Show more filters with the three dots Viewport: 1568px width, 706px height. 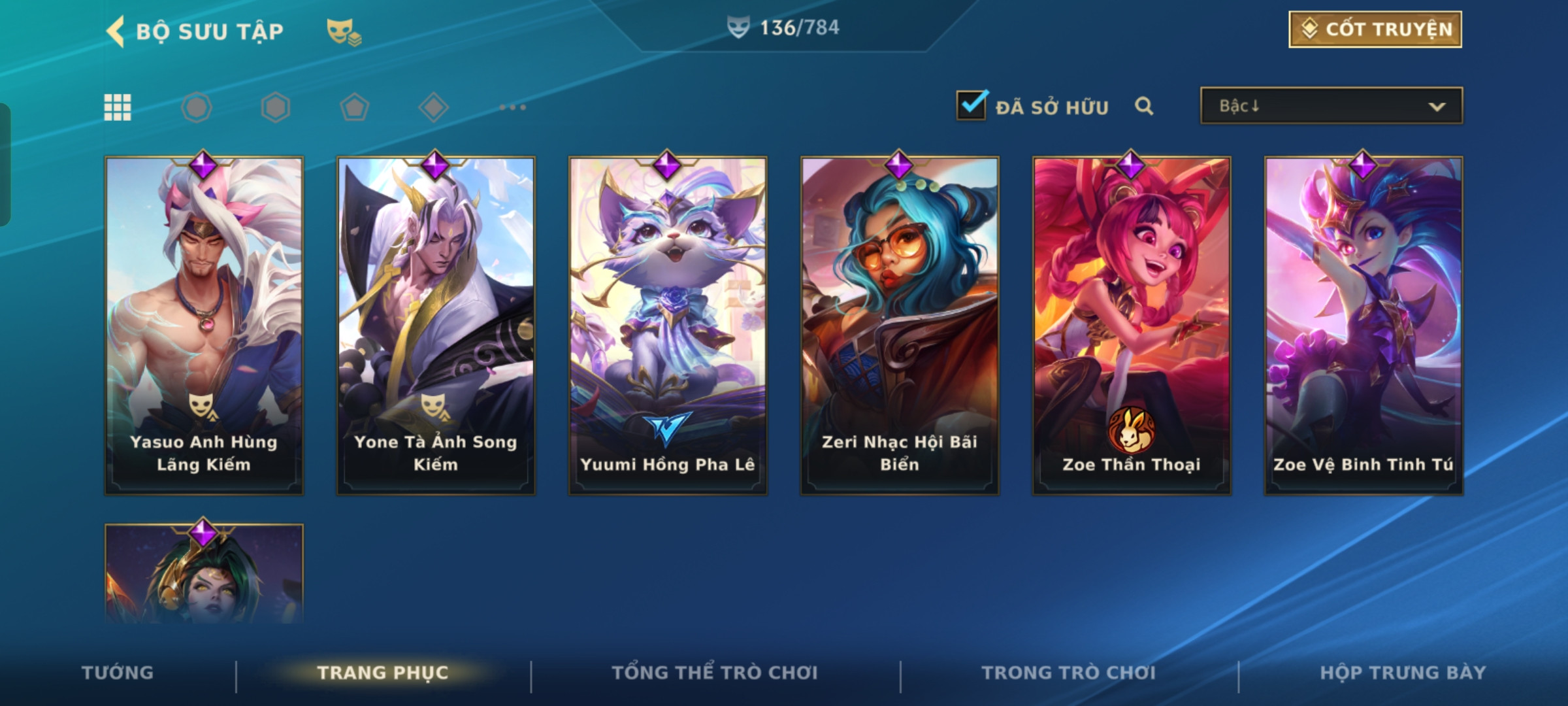coord(513,107)
